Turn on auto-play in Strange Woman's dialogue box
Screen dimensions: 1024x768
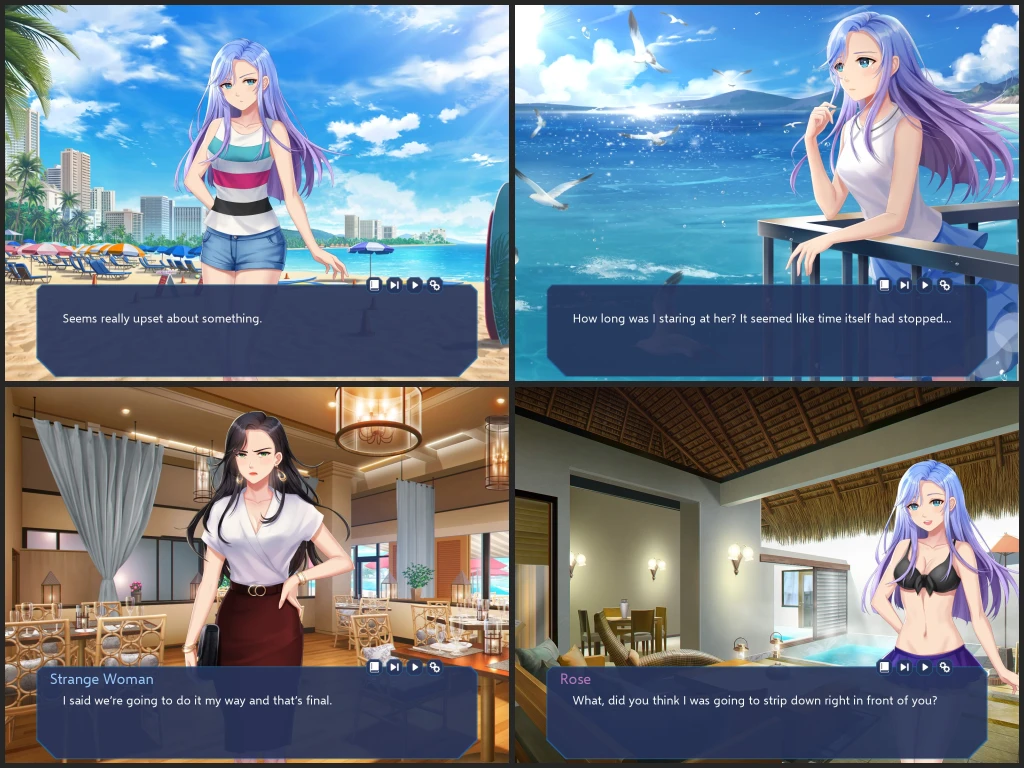(415, 667)
